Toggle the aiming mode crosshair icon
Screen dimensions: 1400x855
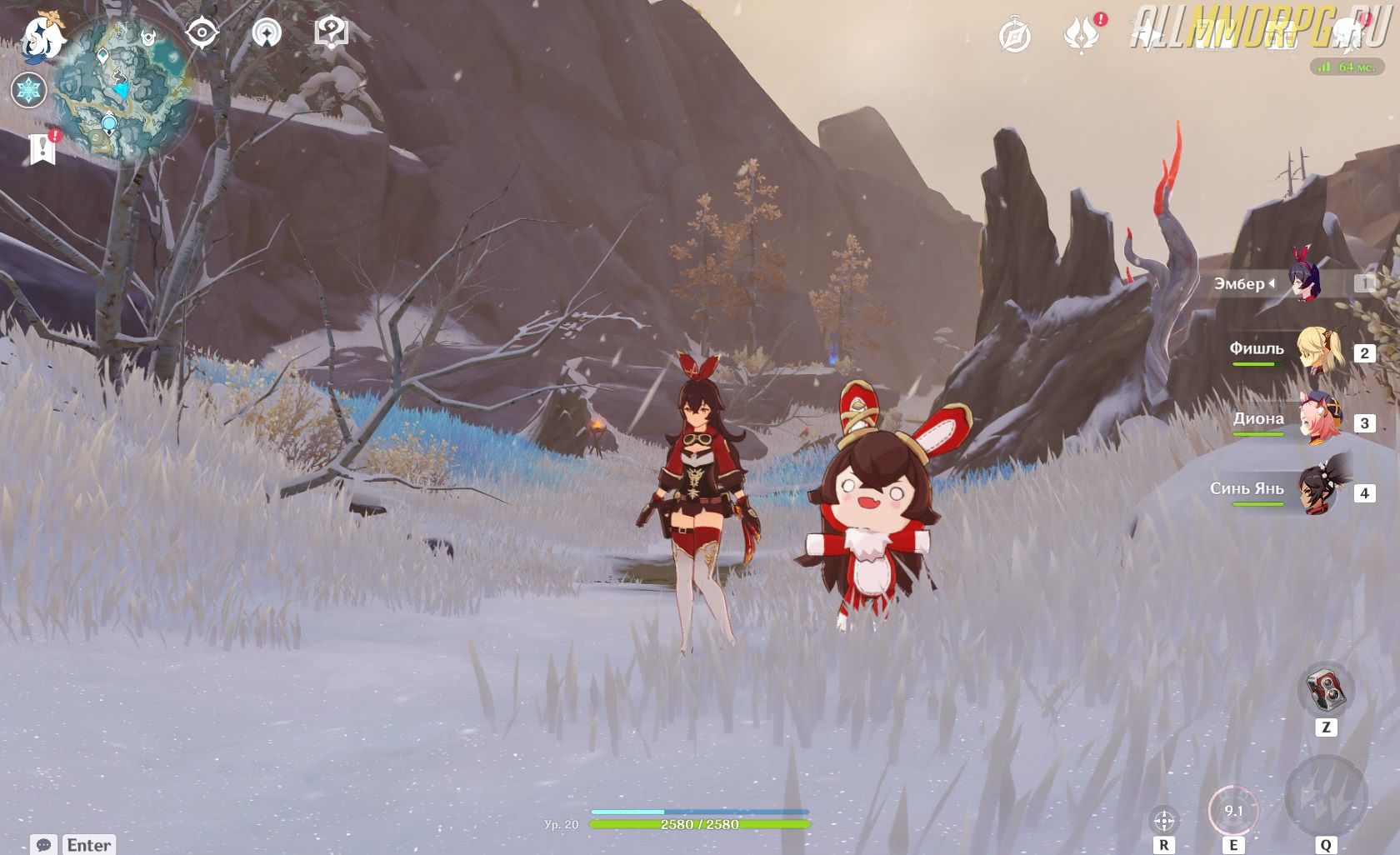1164,820
